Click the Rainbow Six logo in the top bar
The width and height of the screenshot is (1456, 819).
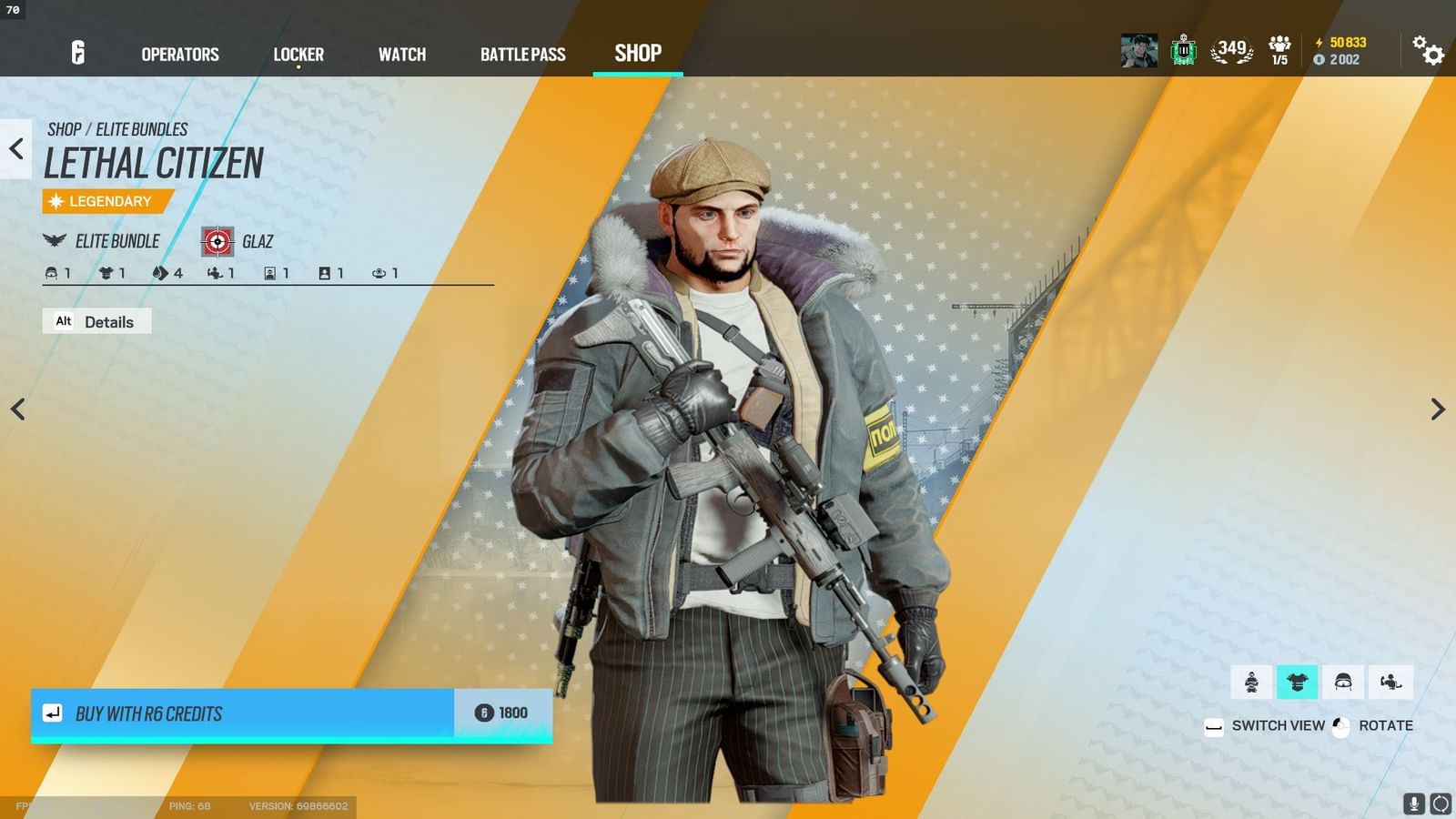[x=76, y=55]
